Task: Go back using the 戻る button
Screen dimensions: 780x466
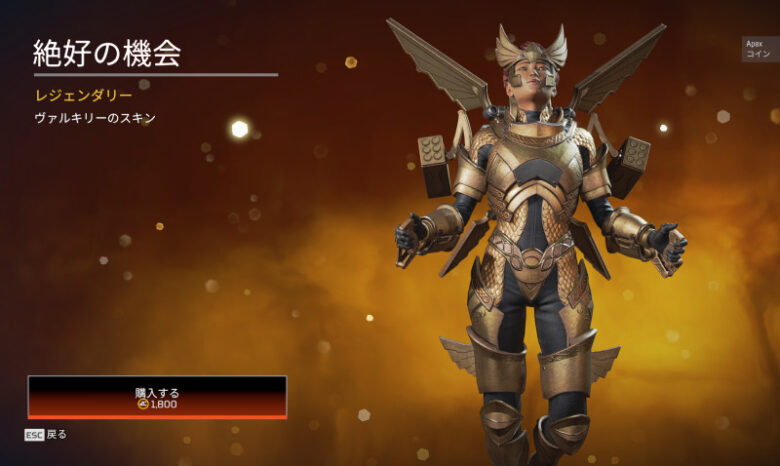Action: point(46,435)
